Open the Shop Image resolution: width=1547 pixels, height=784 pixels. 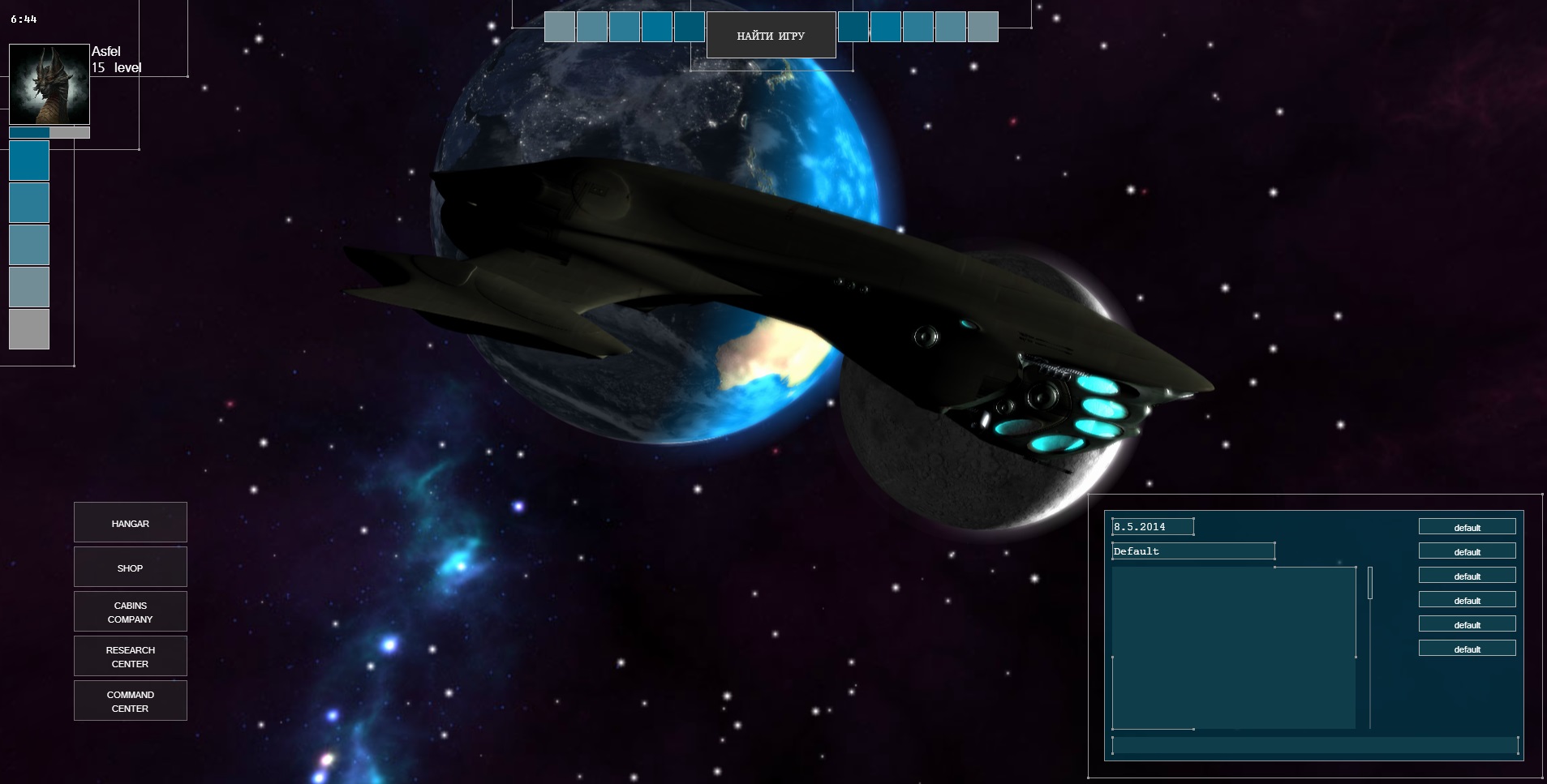tap(130, 568)
